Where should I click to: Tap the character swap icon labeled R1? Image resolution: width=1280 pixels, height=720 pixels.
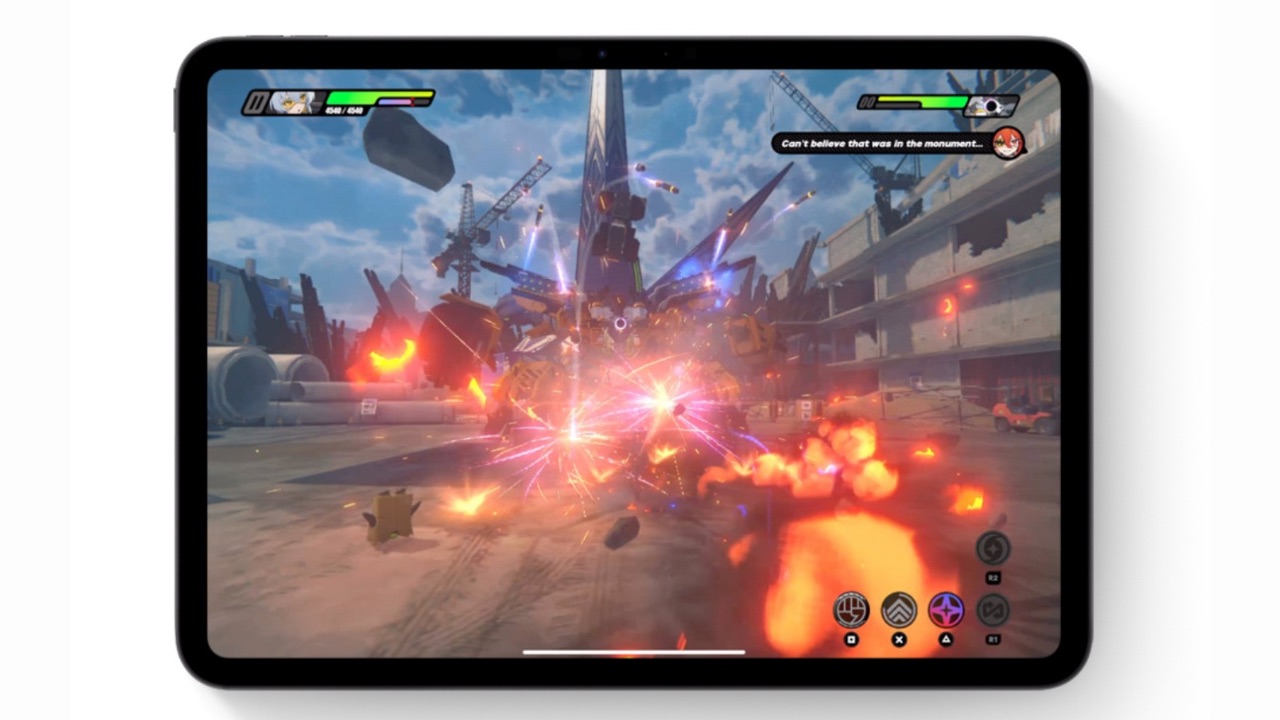coord(994,609)
